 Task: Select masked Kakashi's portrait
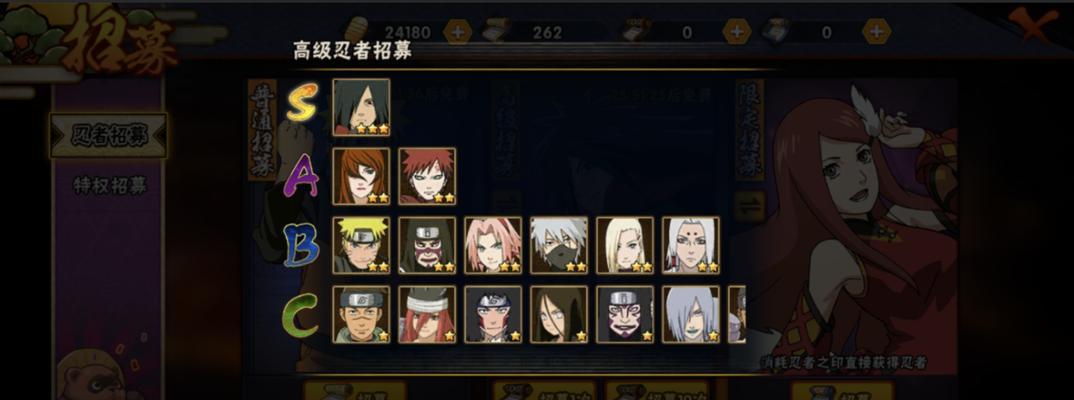pyautogui.click(x=559, y=245)
